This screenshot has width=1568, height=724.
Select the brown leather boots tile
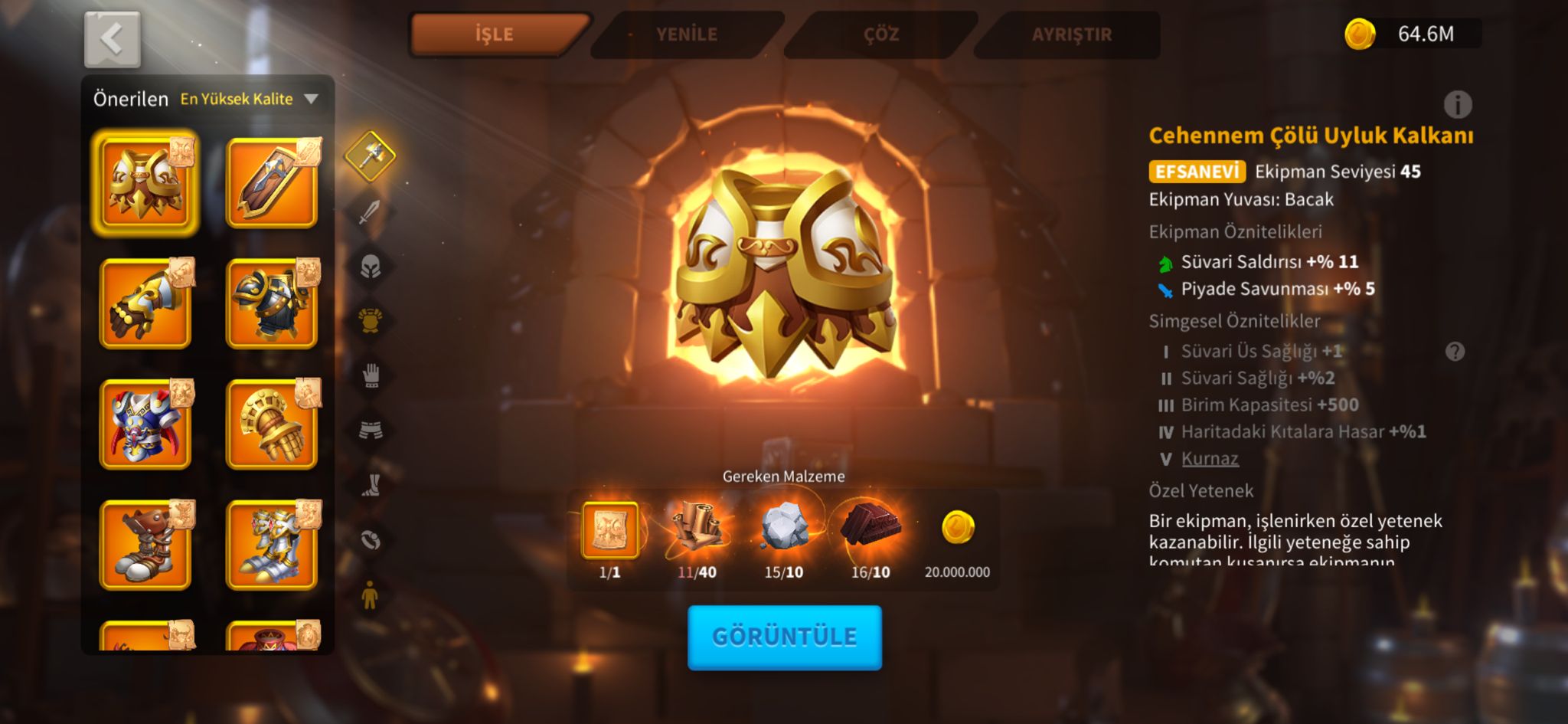pyautogui.click(x=145, y=545)
